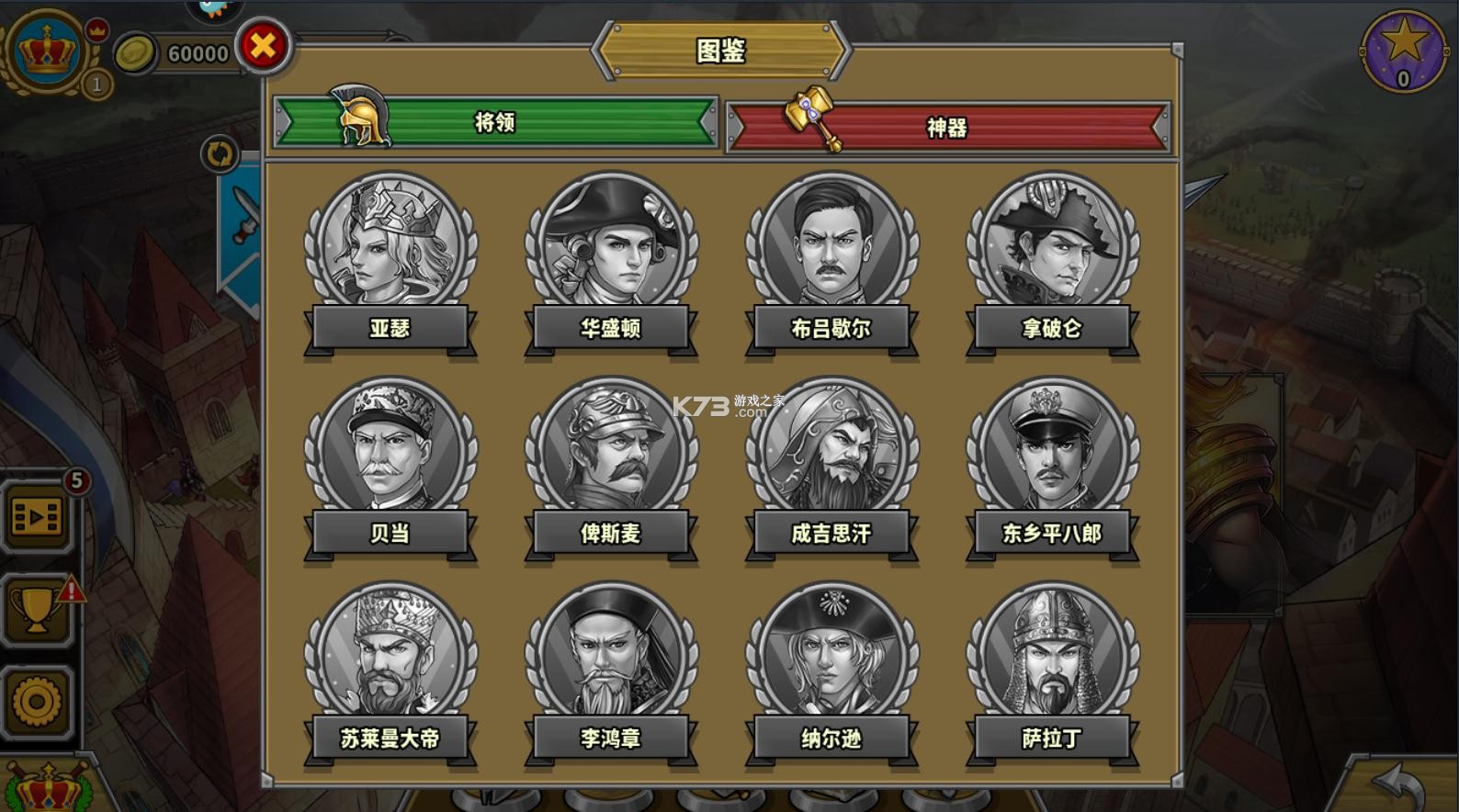Open the trophy achievements button

37,609
